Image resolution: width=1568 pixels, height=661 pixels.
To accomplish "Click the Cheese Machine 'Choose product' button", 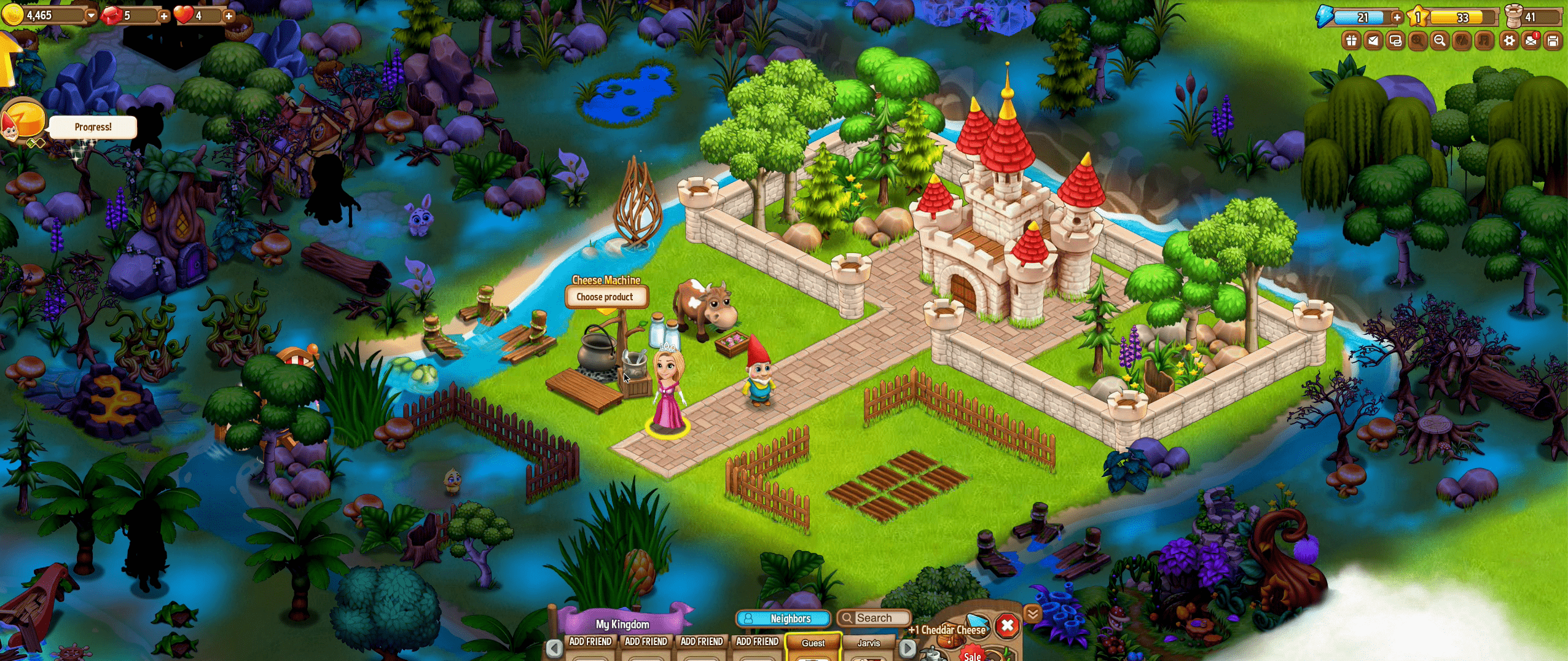I will coord(605,297).
